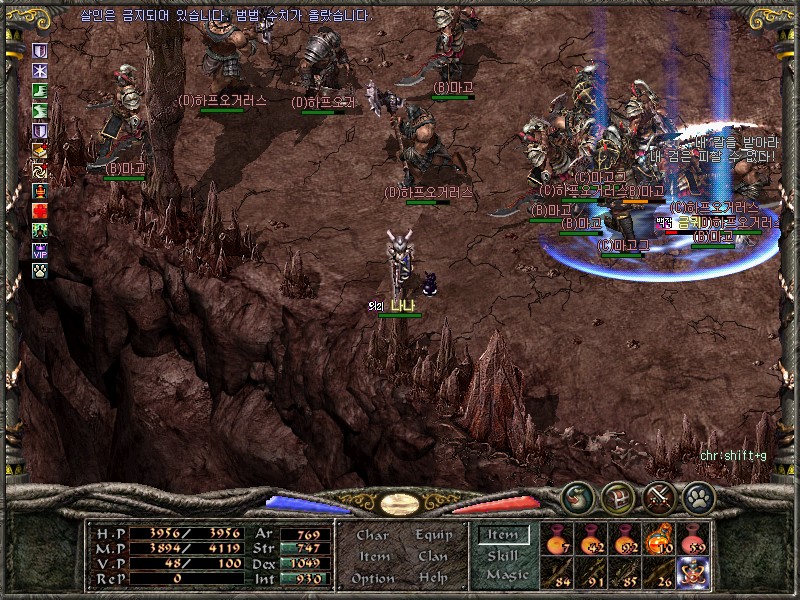Select the blue glowing quickbar item
This screenshot has height=600, width=800.
(x=693, y=573)
